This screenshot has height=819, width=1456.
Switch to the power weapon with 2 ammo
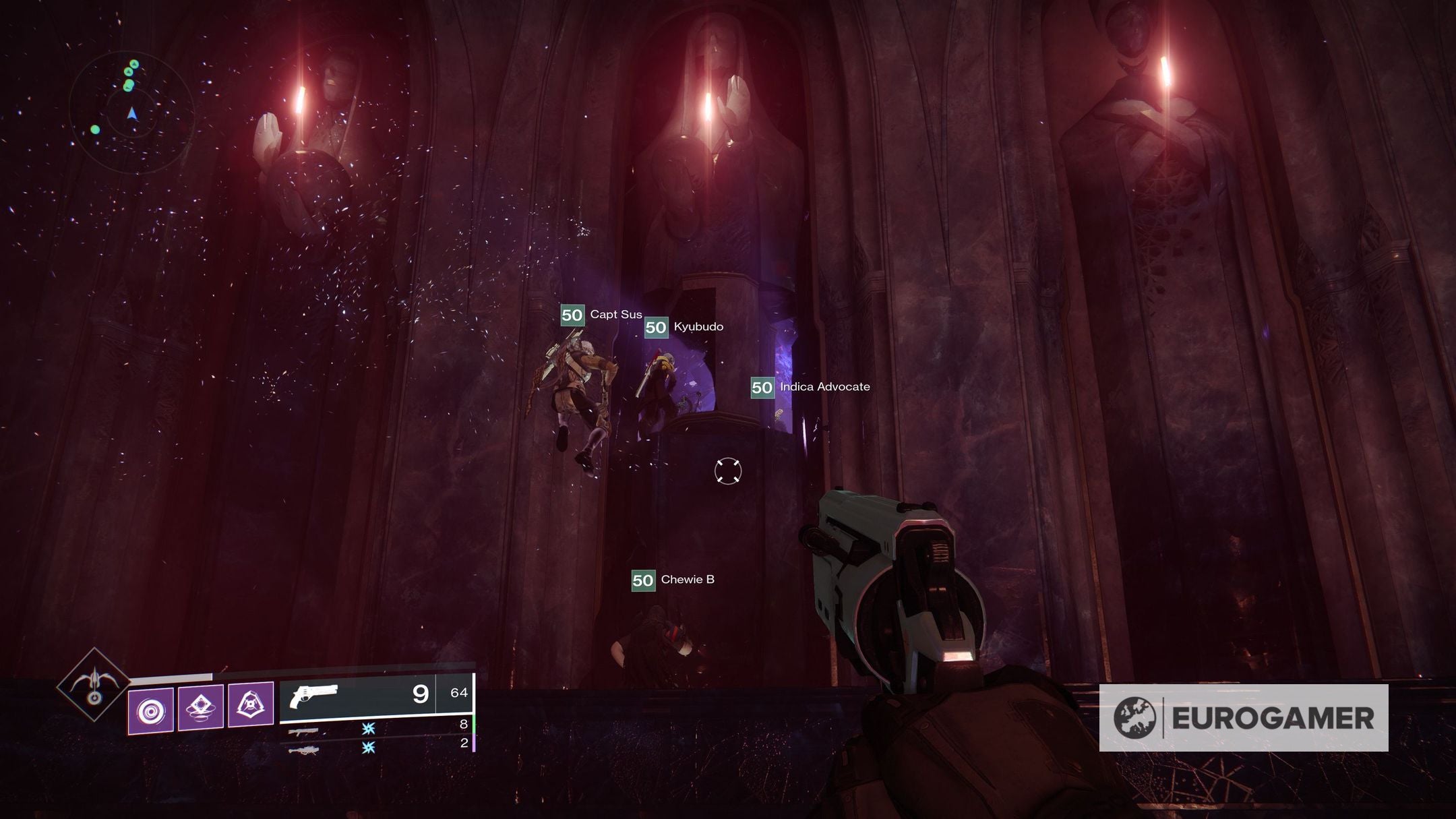tap(303, 749)
